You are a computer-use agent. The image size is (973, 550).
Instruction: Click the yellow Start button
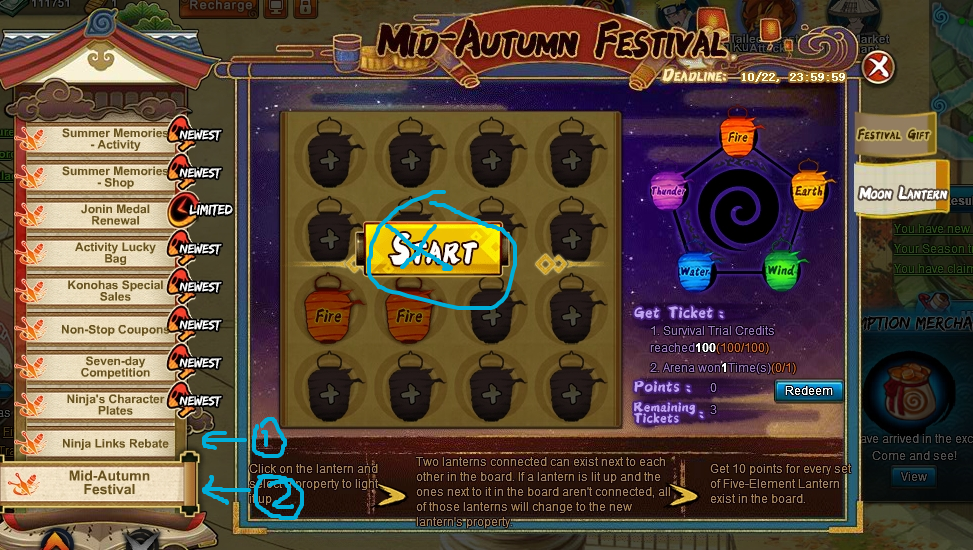[x=434, y=249]
